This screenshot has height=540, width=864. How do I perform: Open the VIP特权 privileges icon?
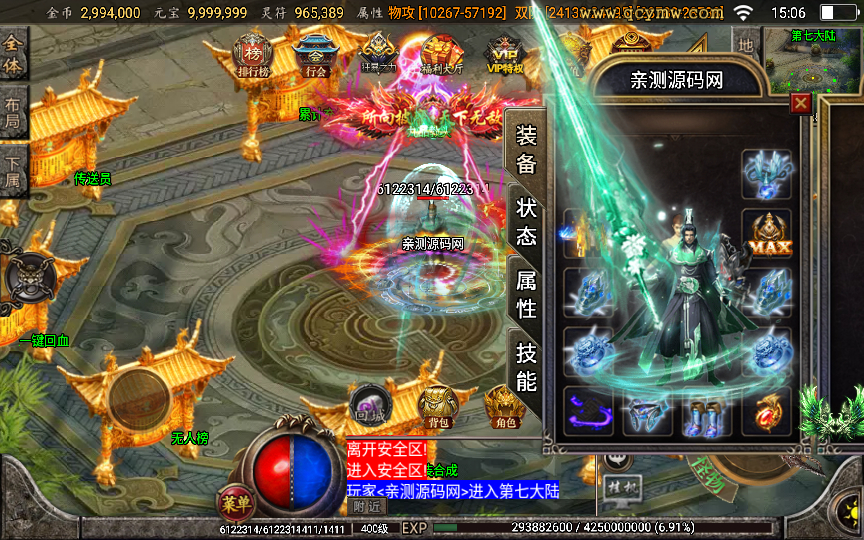505,53
